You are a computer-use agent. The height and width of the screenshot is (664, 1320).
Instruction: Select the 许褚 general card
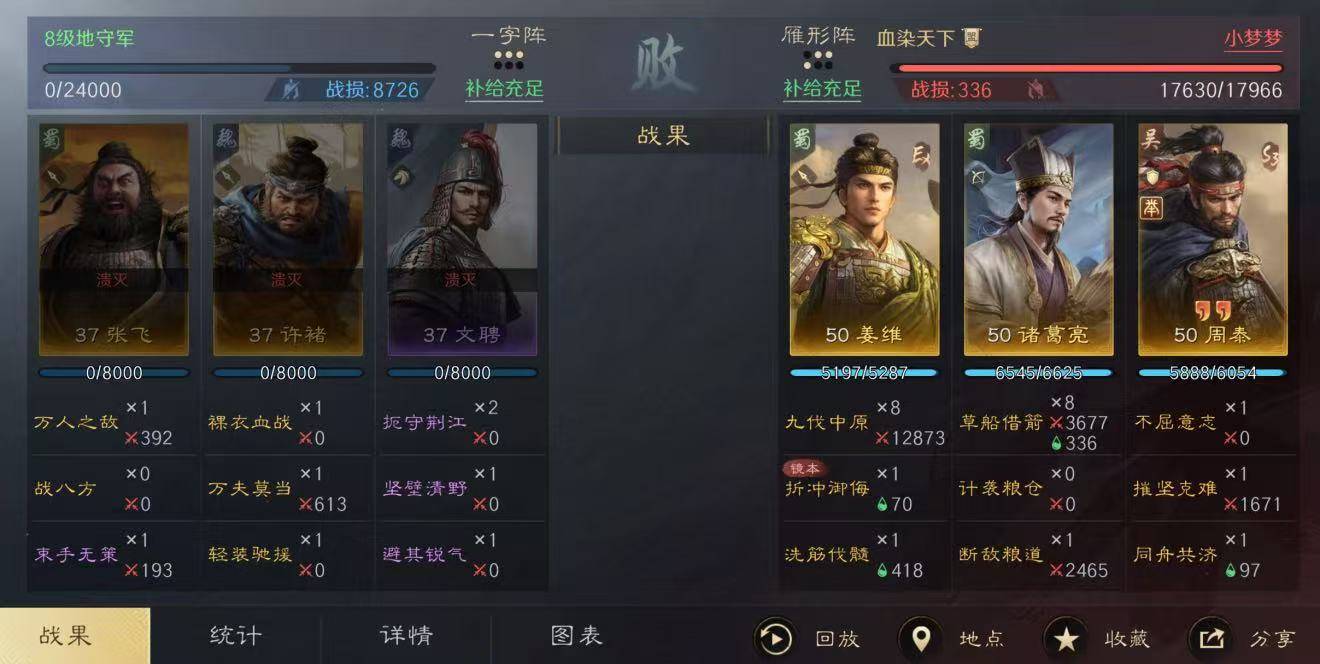click(x=288, y=239)
